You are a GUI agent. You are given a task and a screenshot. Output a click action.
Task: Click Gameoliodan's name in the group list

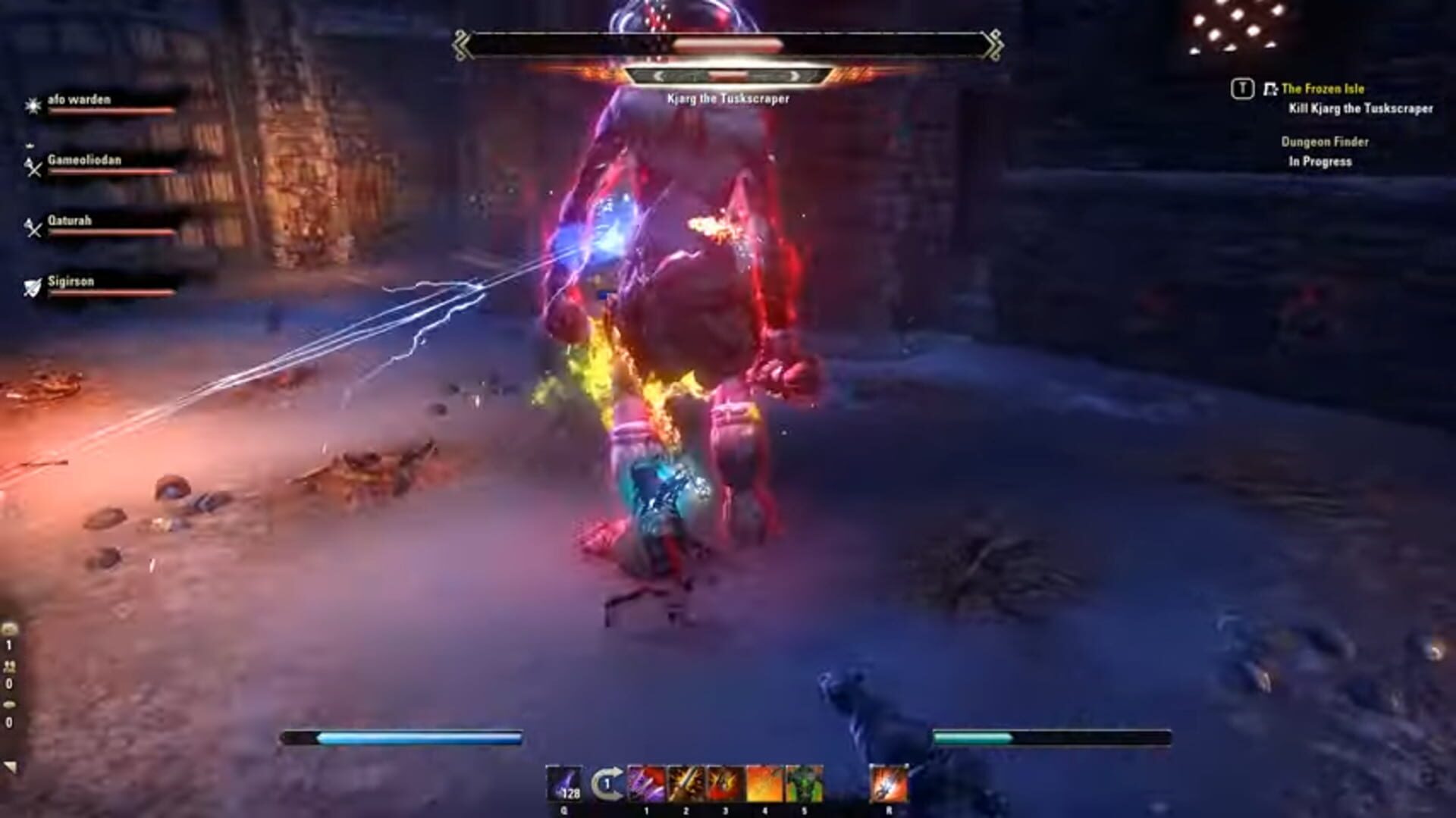pyautogui.click(x=86, y=160)
